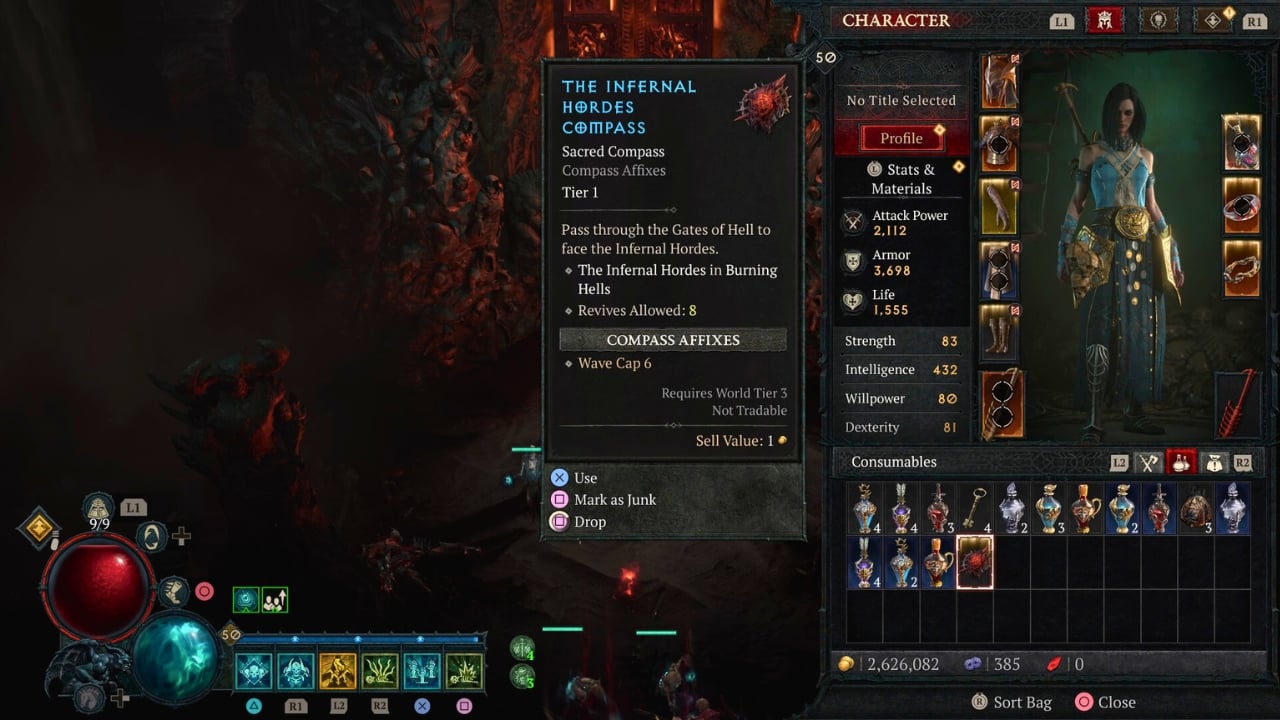This screenshot has height=720, width=1280.
Task: Expand the Compass Affixes section
Action: pyautogui.click(x=672, y=340)
